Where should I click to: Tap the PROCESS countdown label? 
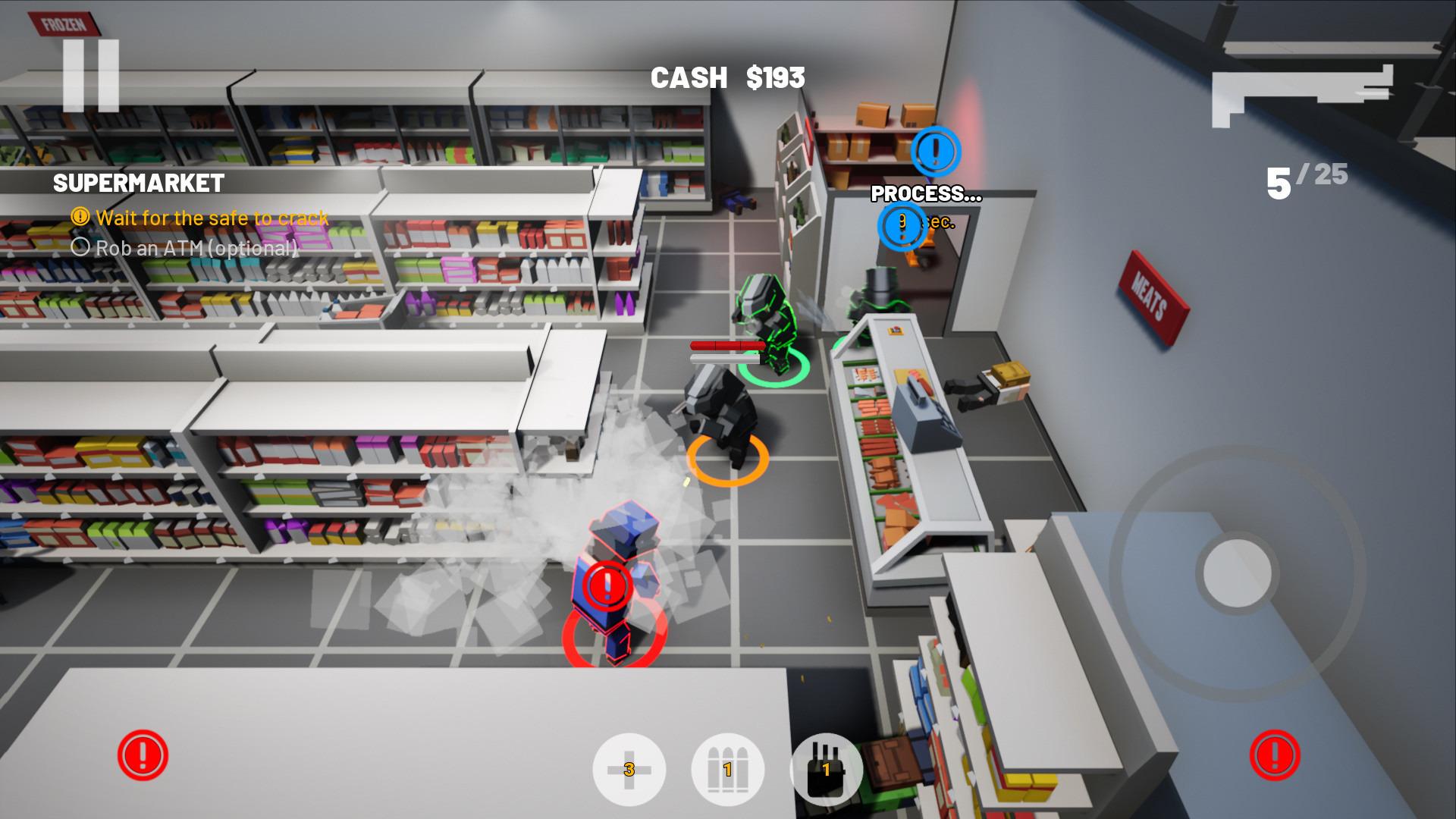[926, 193]
